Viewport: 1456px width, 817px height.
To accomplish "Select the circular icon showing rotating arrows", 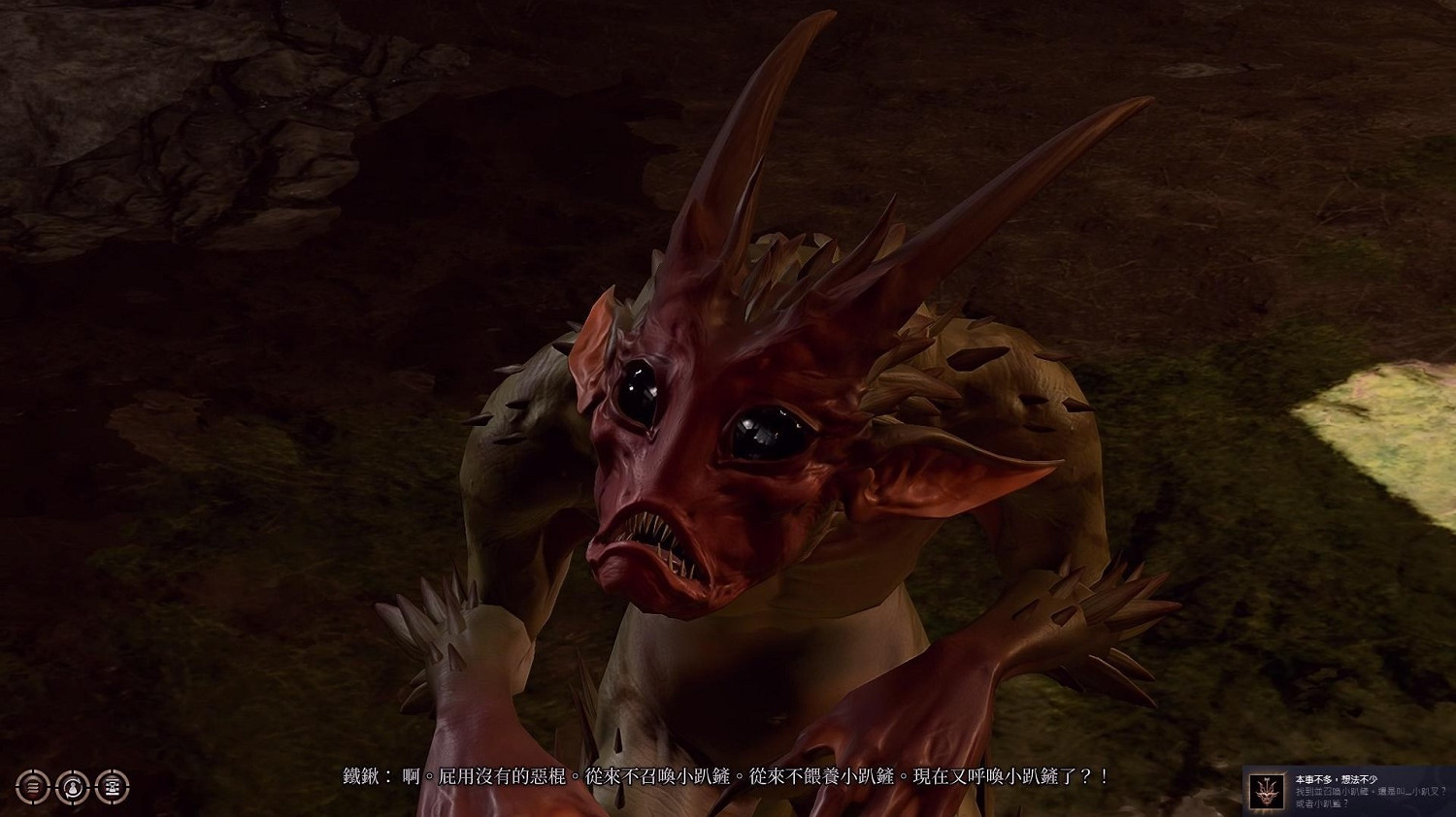I will coord(73,787).
